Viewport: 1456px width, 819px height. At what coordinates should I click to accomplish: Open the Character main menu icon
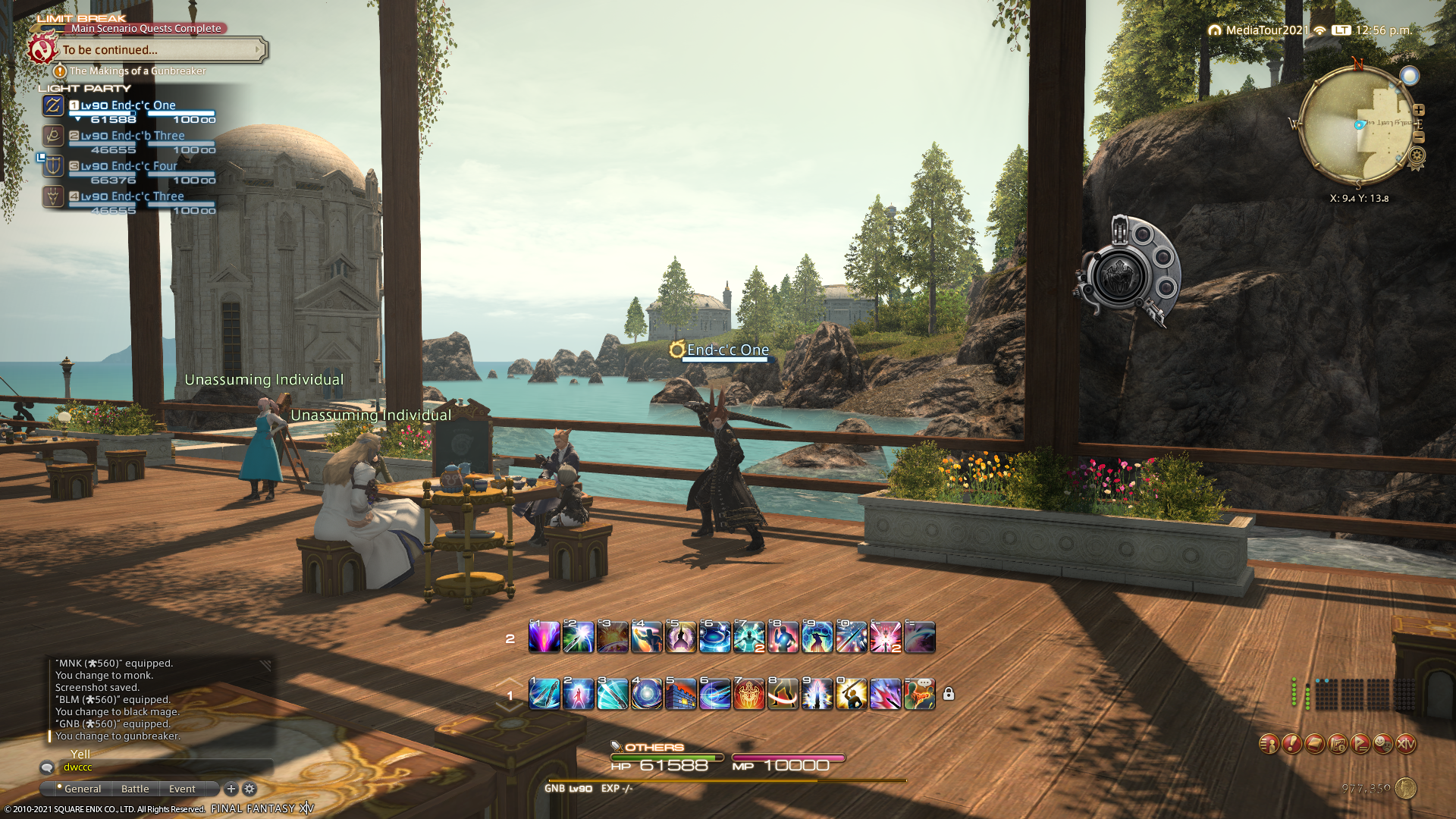[1269, 744]
